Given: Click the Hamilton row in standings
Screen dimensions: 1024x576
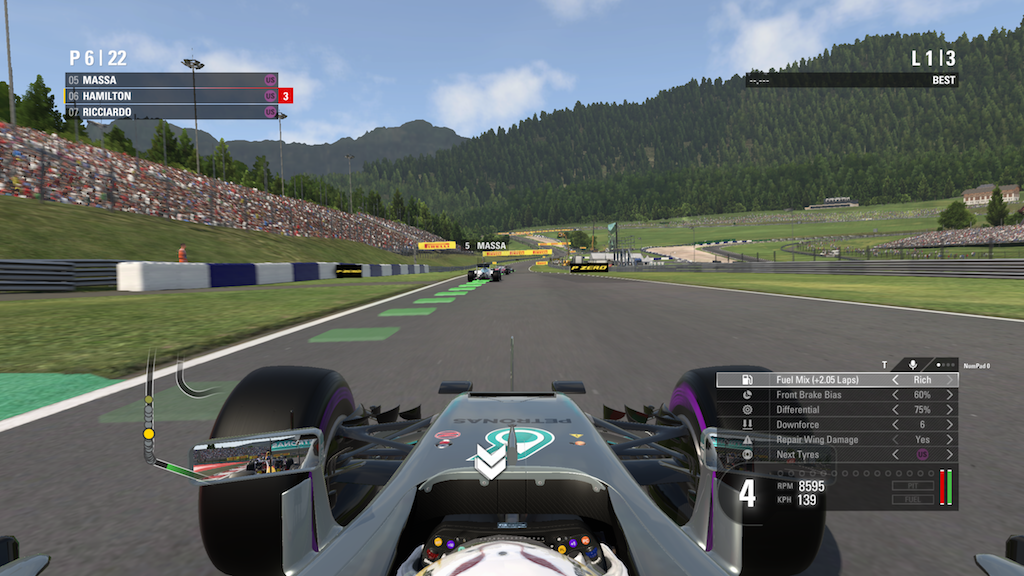Looking at the screenshot, I should point(170,96).
